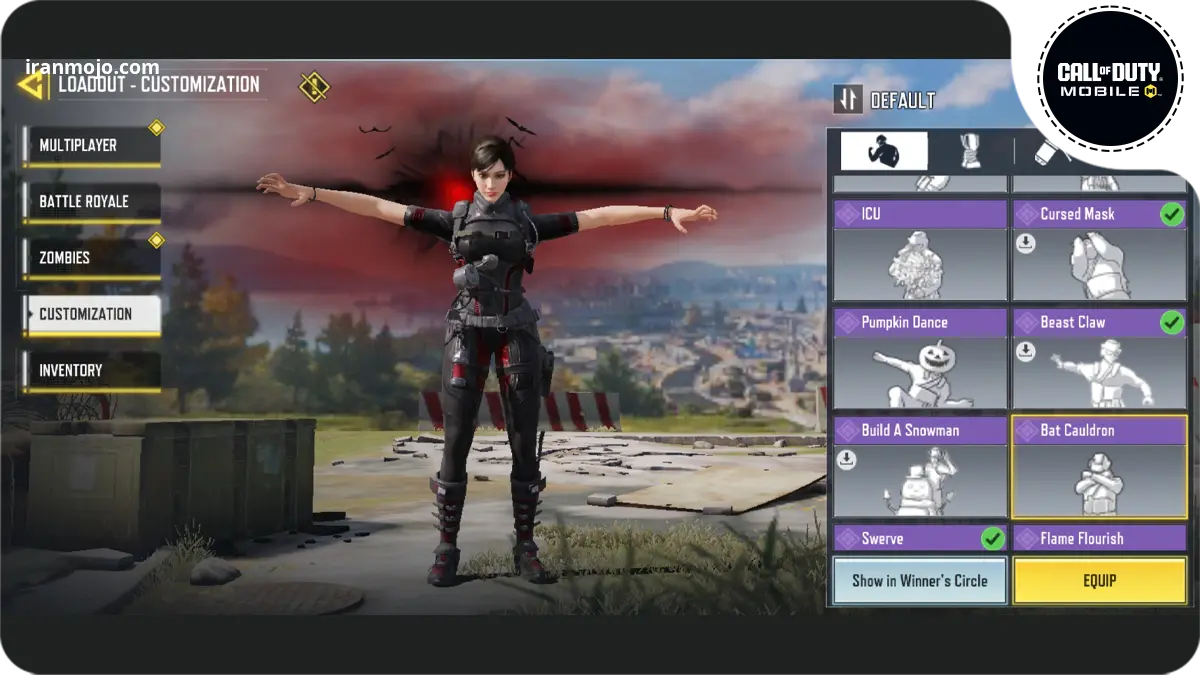
Task: Select the ICU emote tile
Action: (x=919, y=251)
